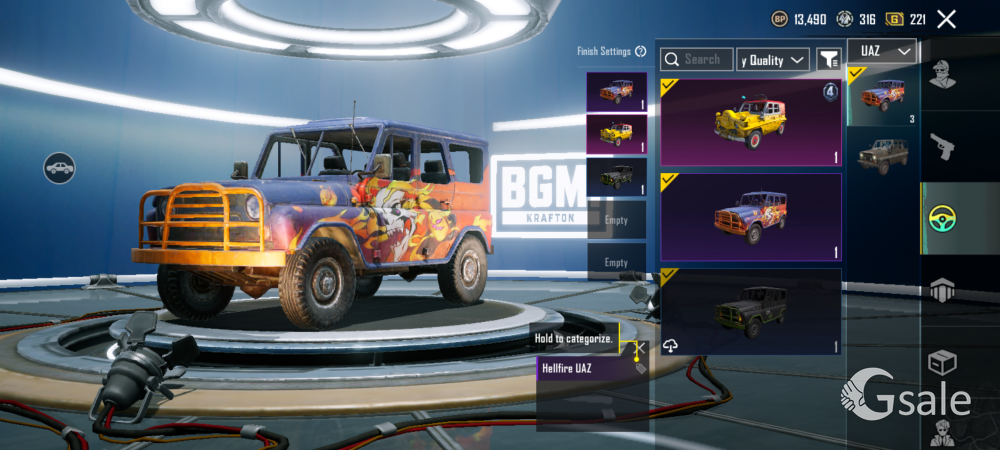Pick the black UAZ finish slot

616,176
